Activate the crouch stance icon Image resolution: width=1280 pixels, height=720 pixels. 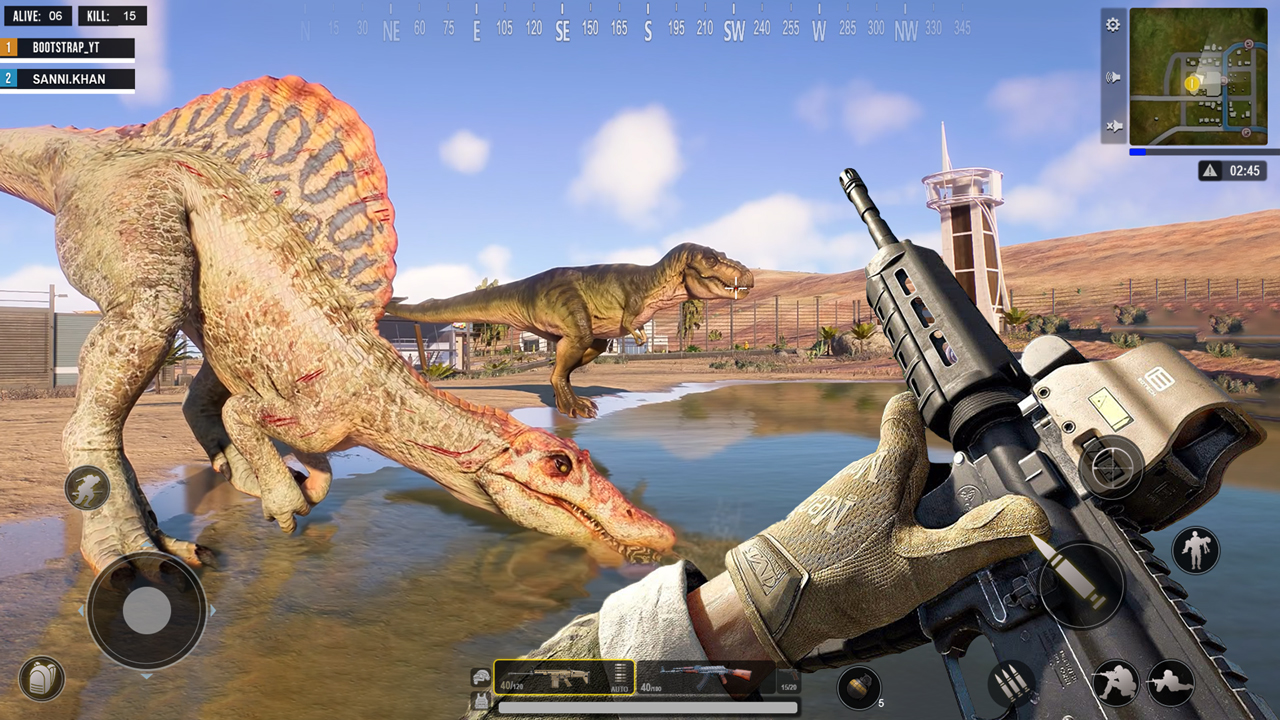point(1117,682)
